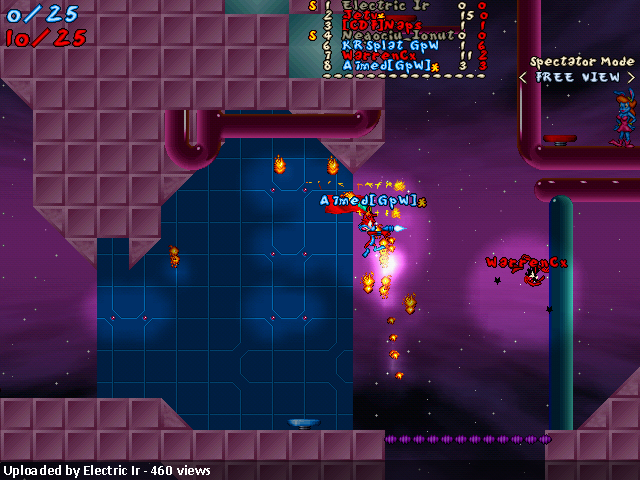Click the FREE VIEW spectator mode label
This screenshot has width=640, height=480.
(x=578, y=77)
